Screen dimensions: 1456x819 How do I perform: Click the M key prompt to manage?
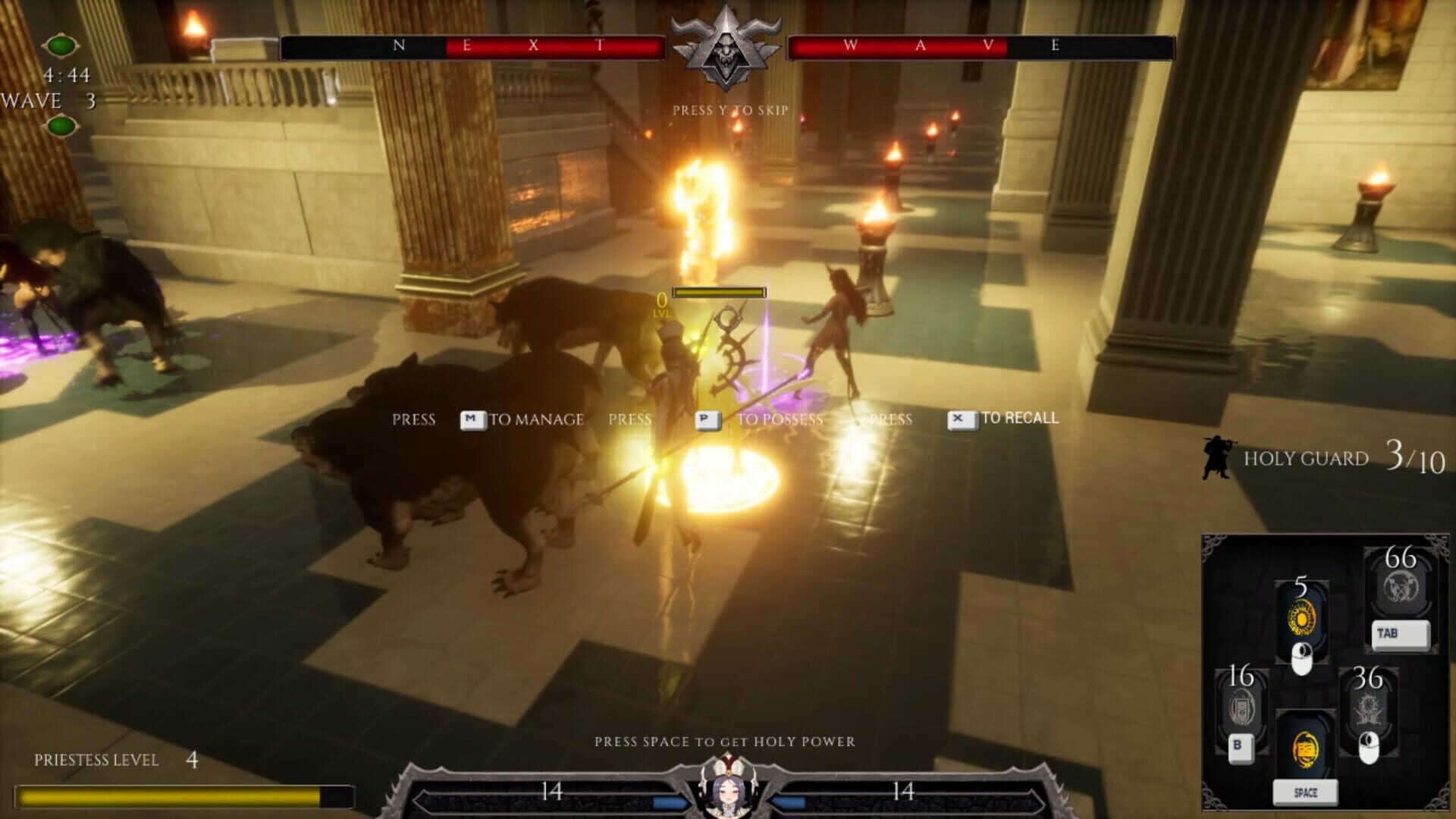point(472,419)
